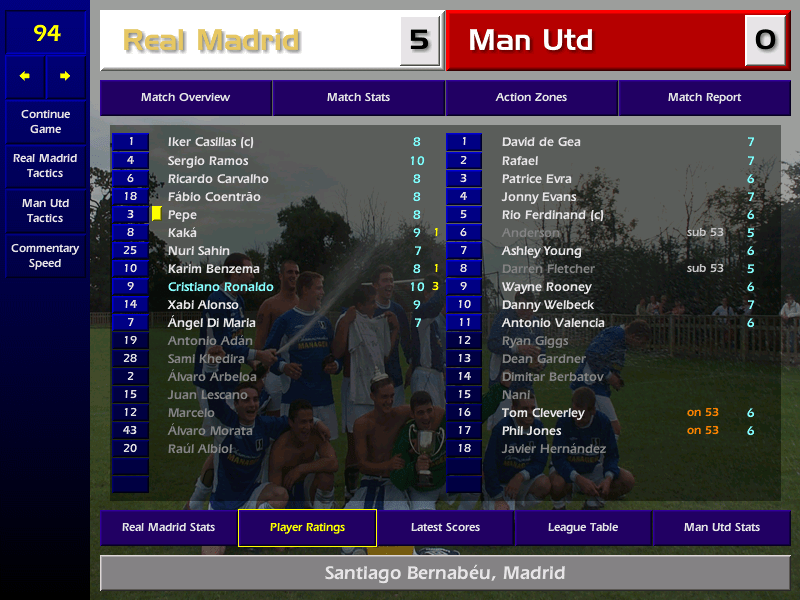This screenshot has height=600, width=800.
Task: Select the Player Ratings tab
Action: coord(307,528)
